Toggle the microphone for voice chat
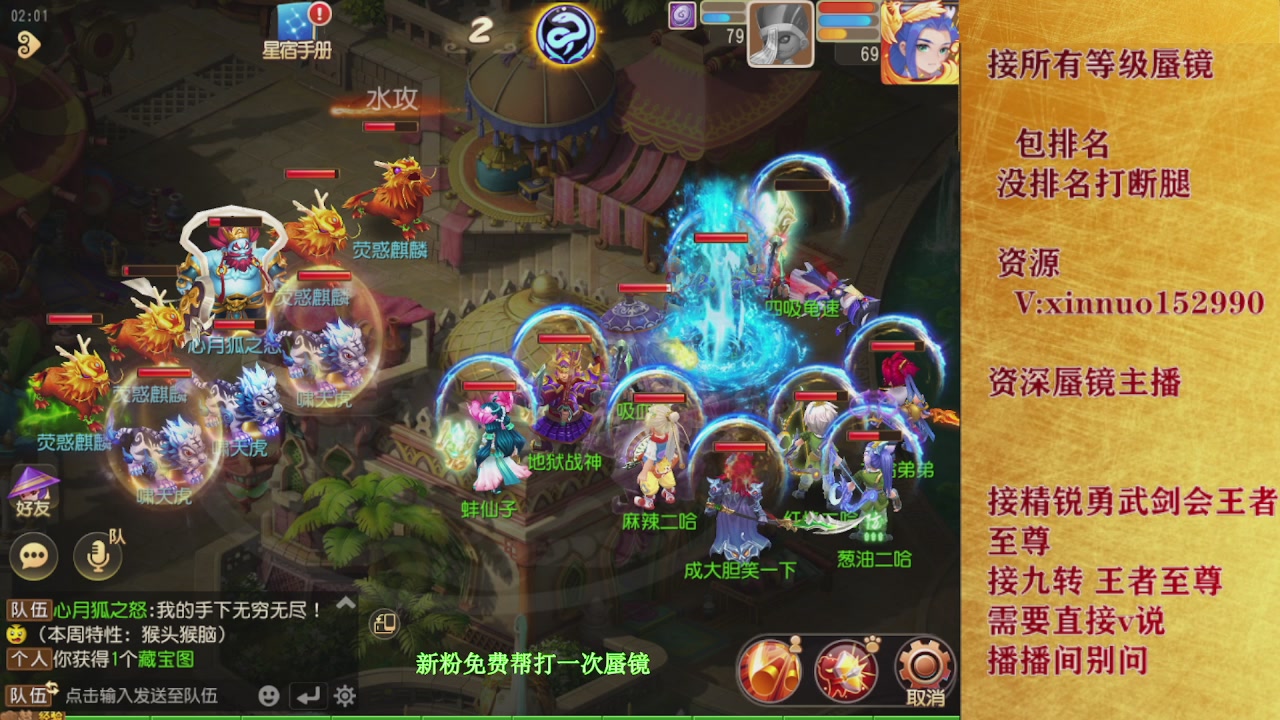 point(97,556)
